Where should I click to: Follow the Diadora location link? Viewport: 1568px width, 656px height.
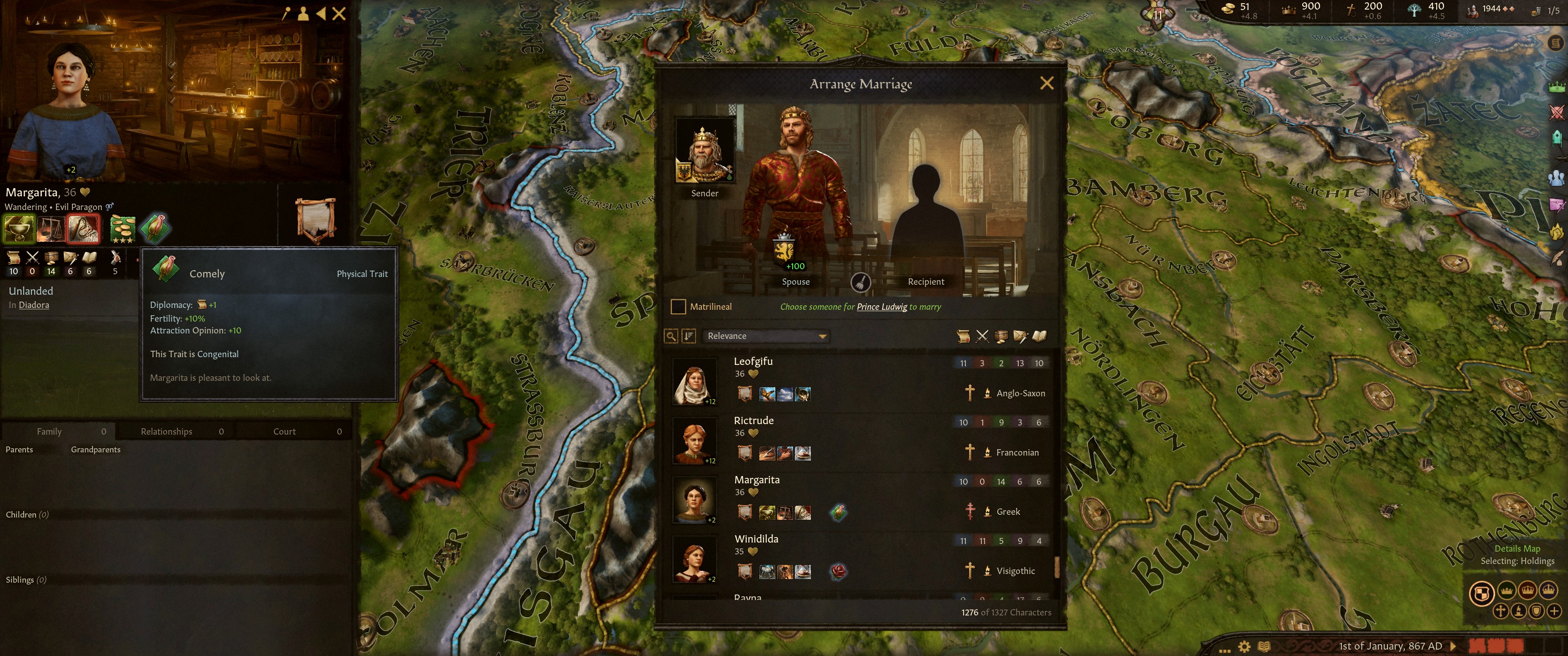[x=34, y=305]
